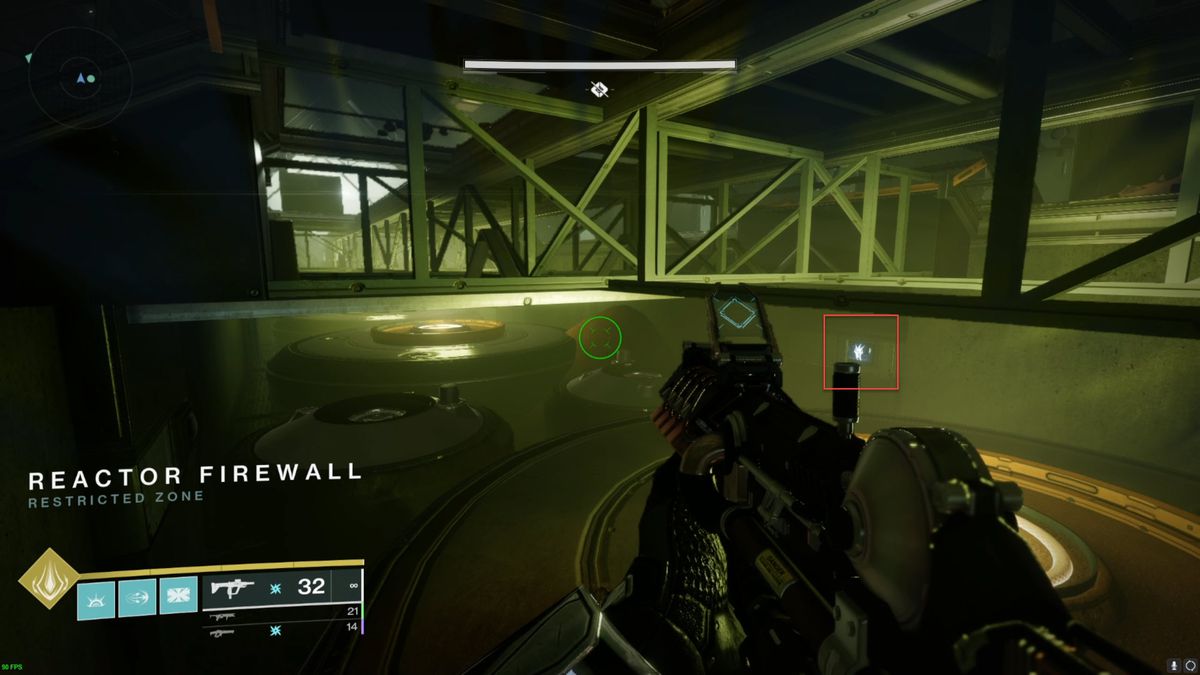Toggle the microphone icon
The height and width of the screenshot is (675, 1200).
pos(1173,664)
